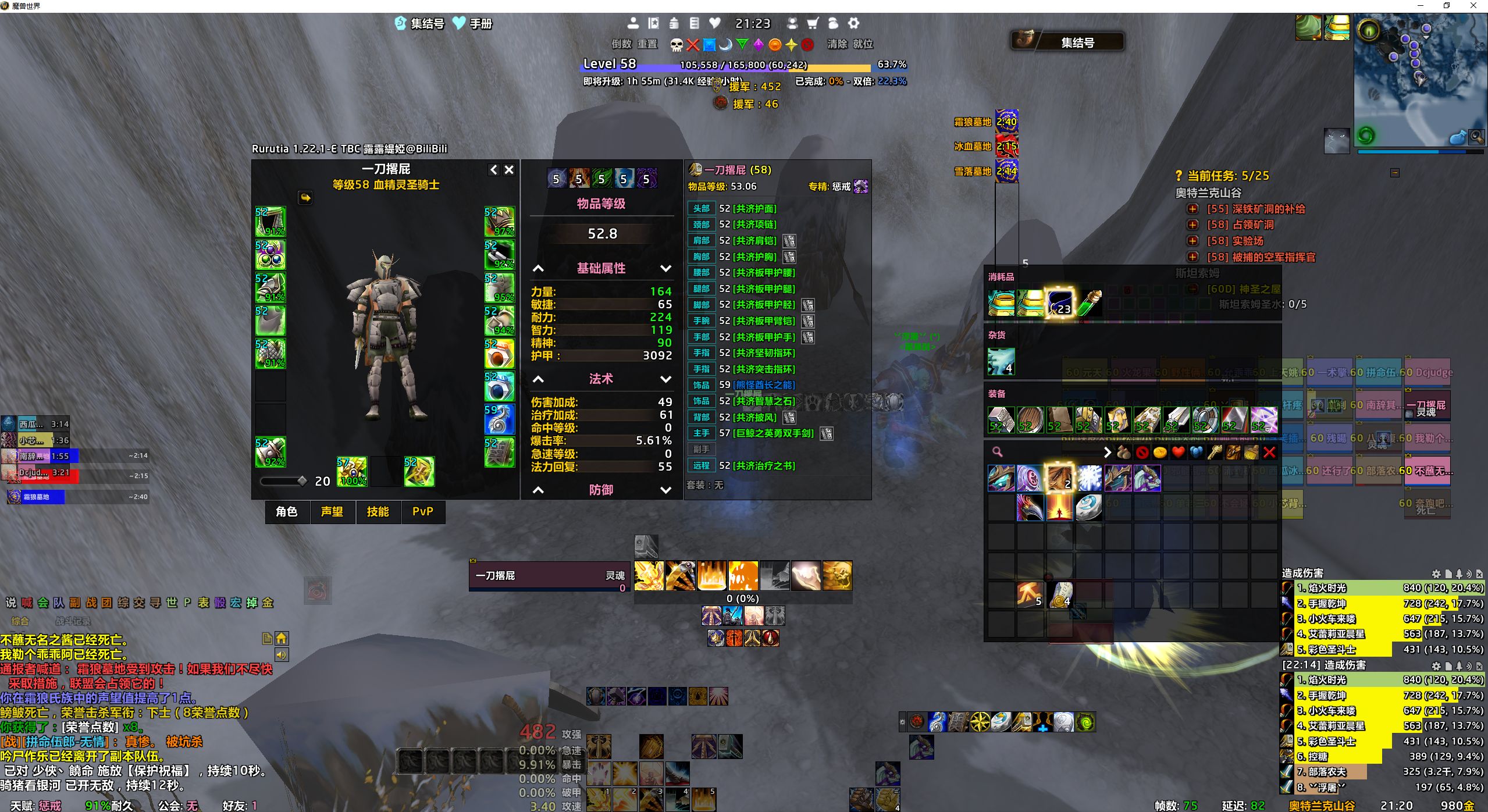
Task: Click the skull raid marker icon
Action: pyautogui.click(x=677, y=45)
